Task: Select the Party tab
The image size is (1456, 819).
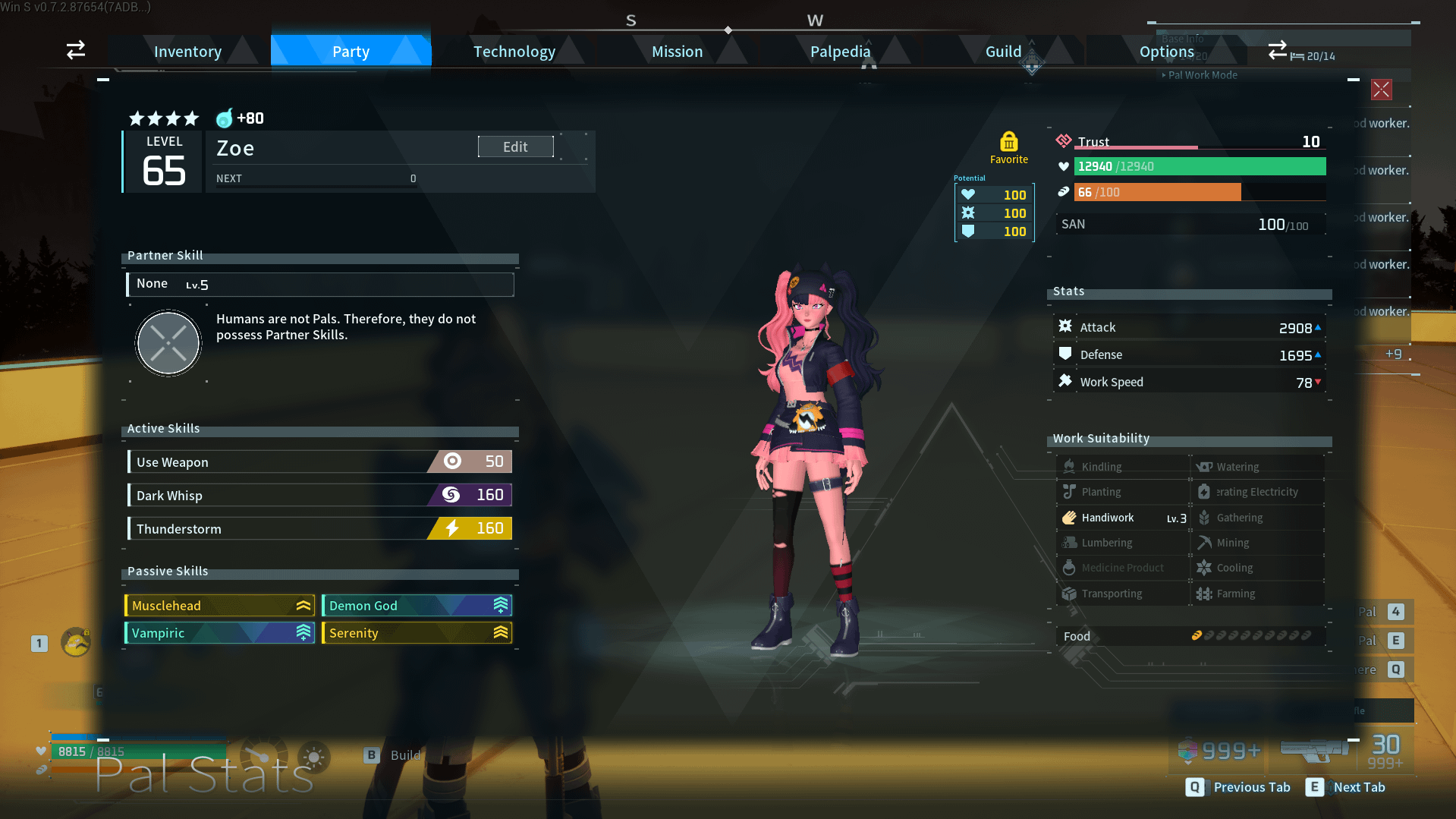Action: [351, 52]
